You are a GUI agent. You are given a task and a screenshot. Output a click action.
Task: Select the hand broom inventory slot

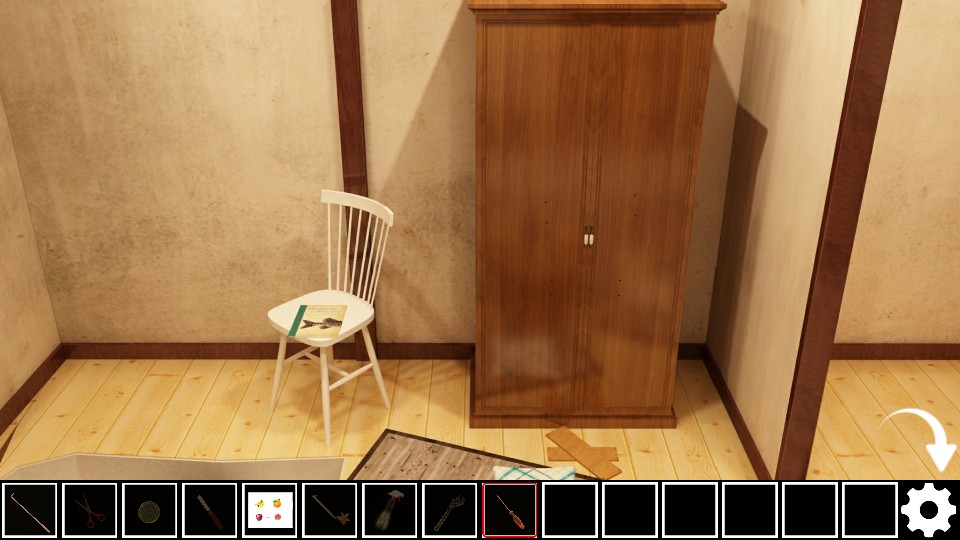coord(390,510)
